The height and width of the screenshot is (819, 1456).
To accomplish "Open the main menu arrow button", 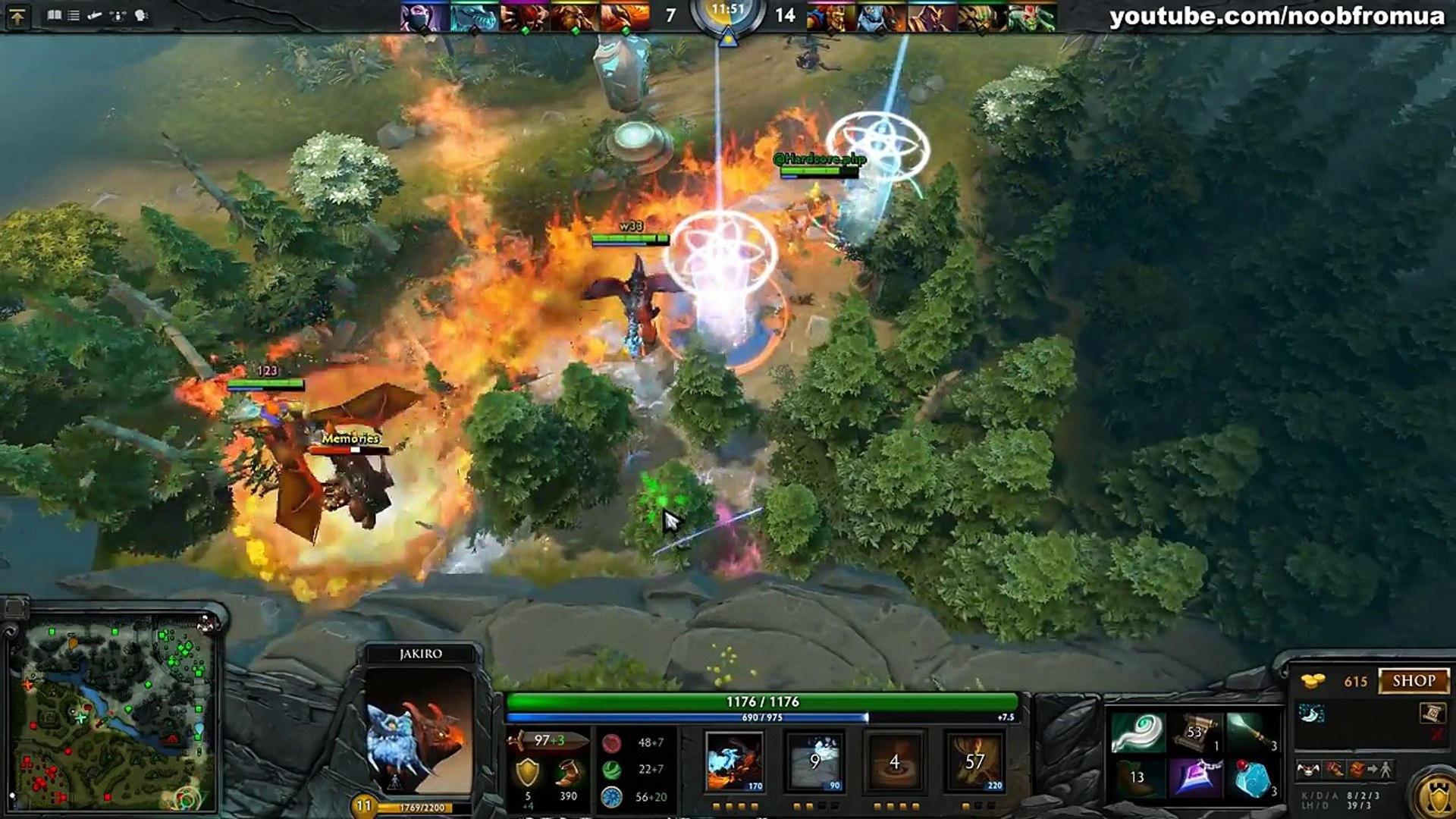I will [17, 16].
